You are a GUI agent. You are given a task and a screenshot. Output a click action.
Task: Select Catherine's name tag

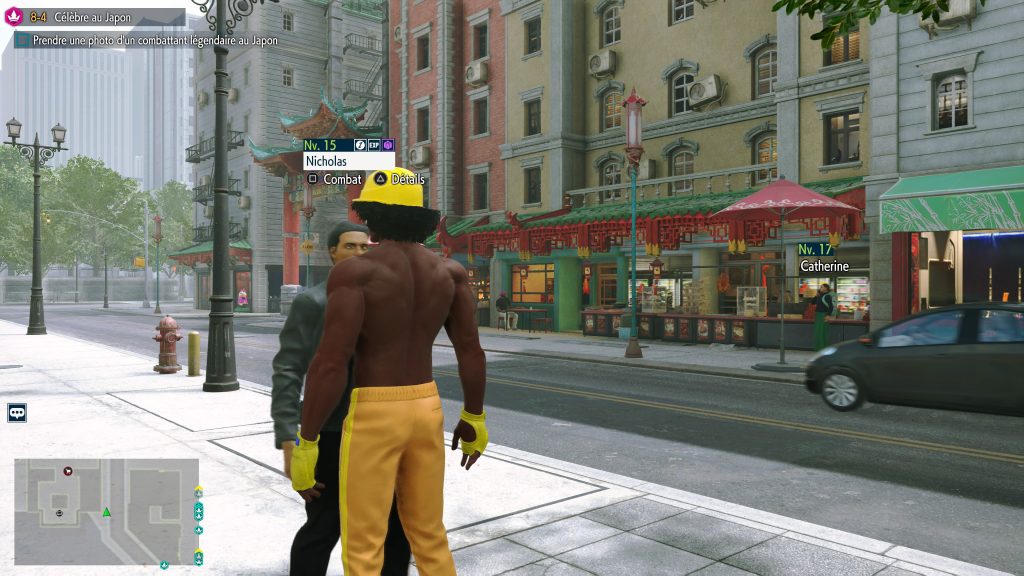pos(824,266)
